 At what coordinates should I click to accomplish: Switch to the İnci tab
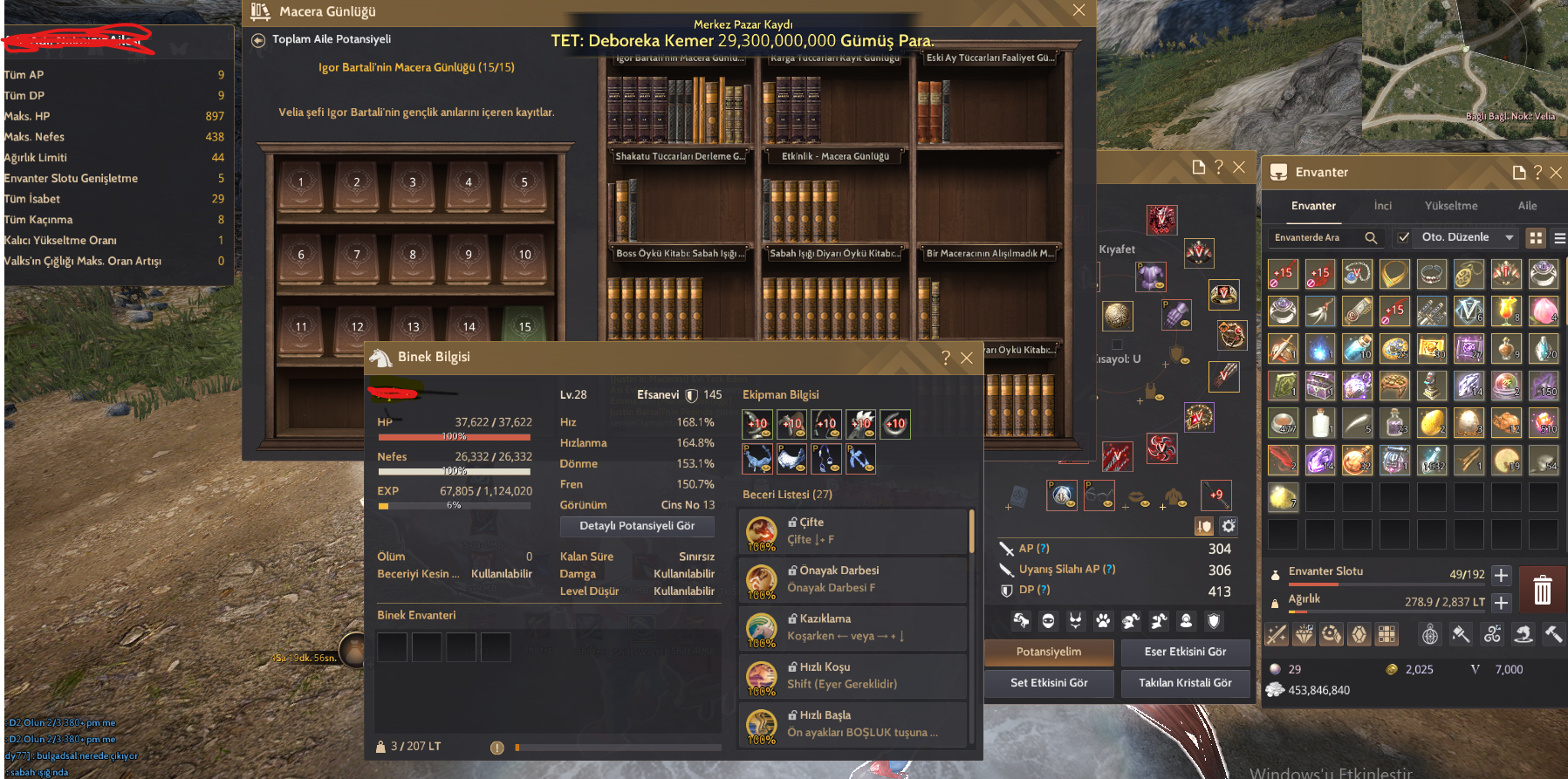[1383, 206]
